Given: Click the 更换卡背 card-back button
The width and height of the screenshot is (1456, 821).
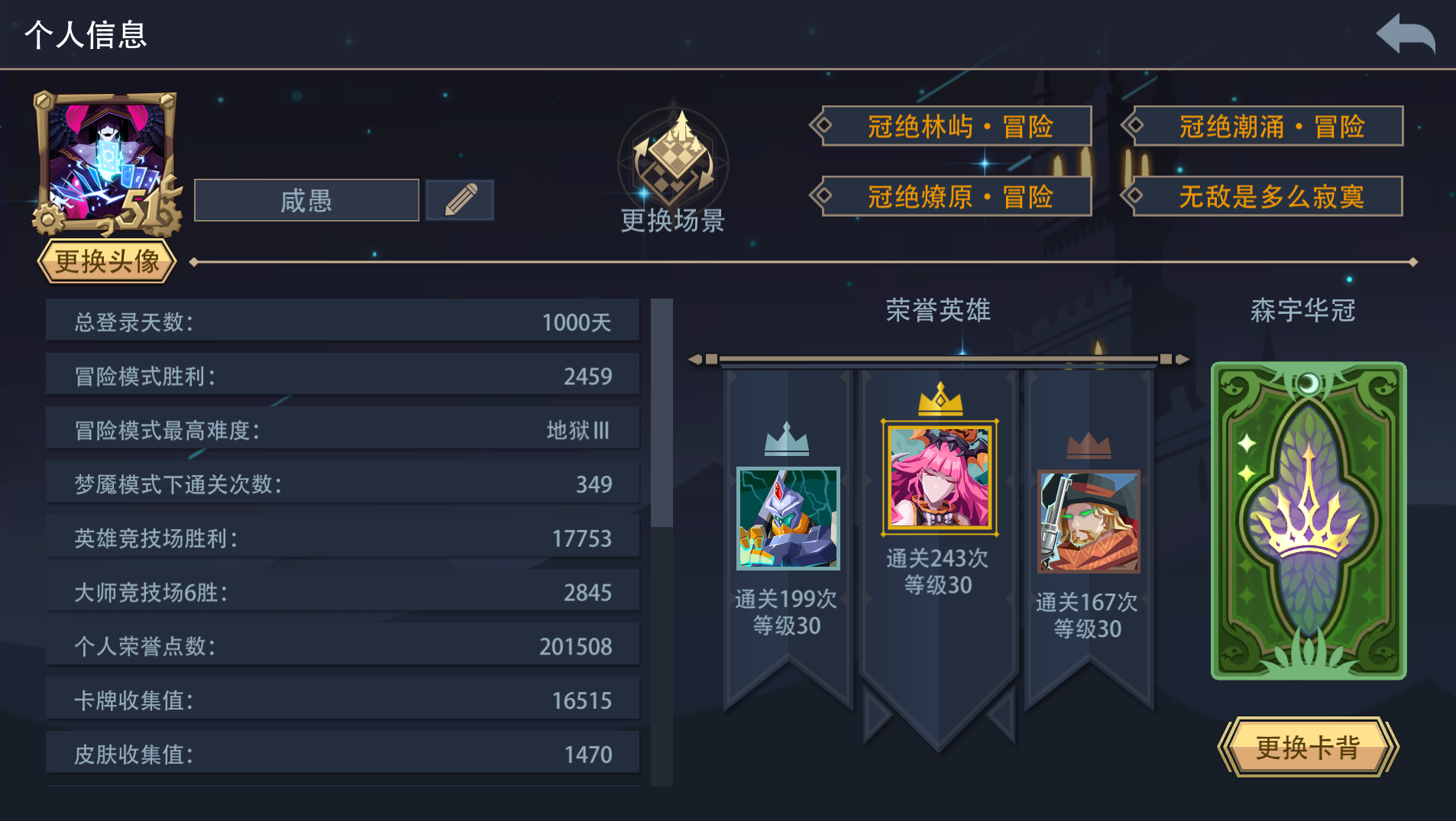Looking at the screenshot, I should click(x=1308, y=747).
